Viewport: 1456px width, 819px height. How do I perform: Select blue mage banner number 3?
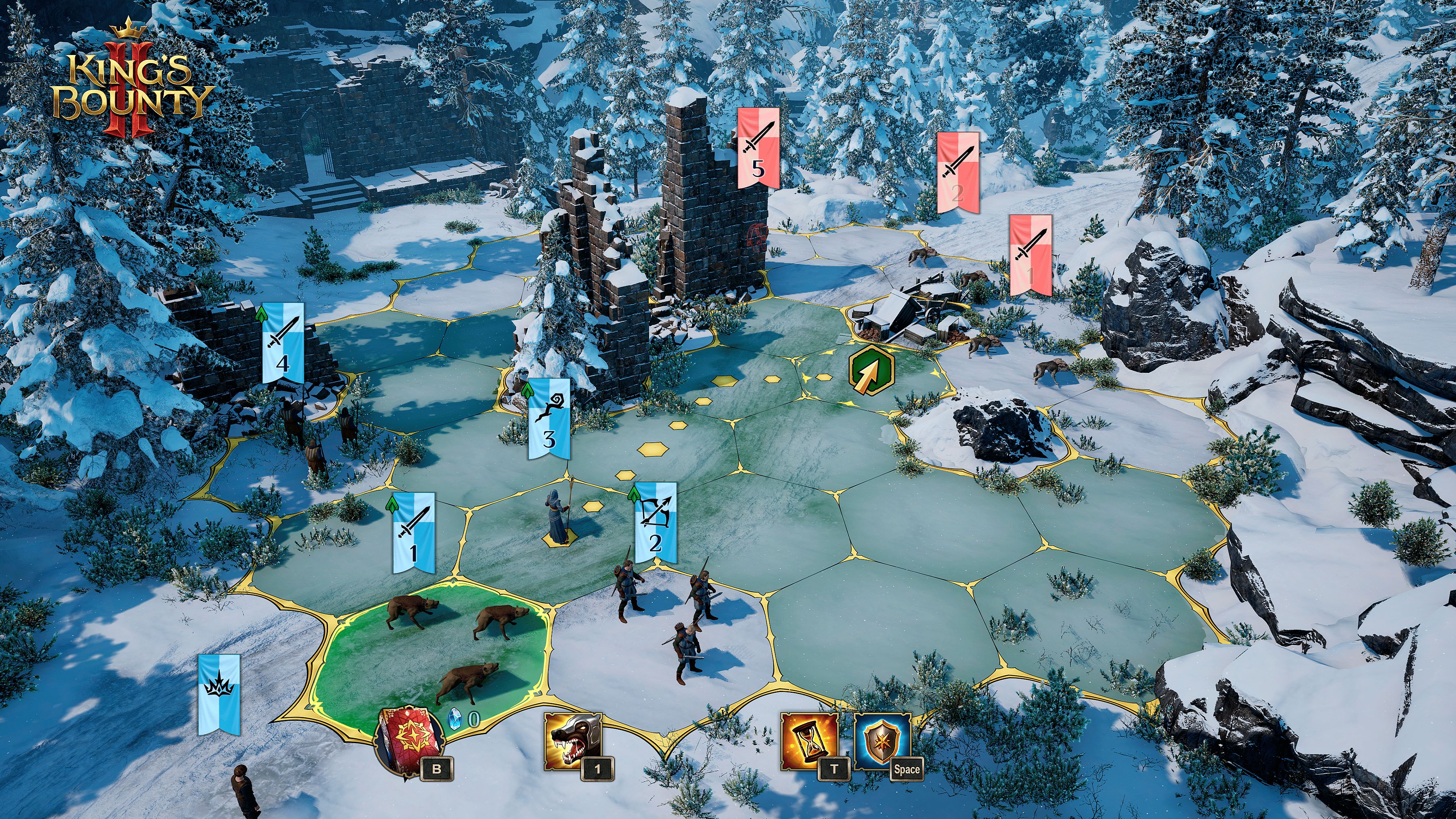point(548,419)
